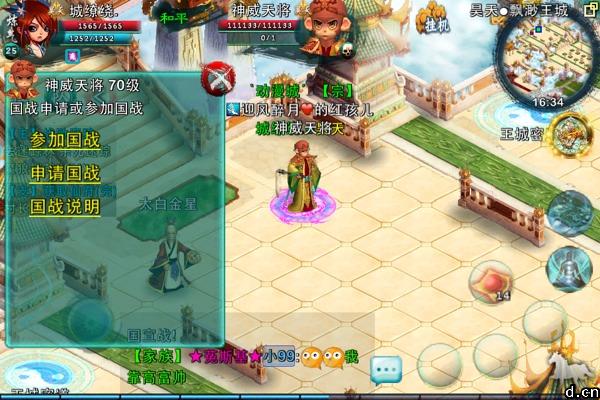The width and height of the screenshot is (600, 400).
Task: Click the small purple buff icon under the player bars
Action: (72, 53)
